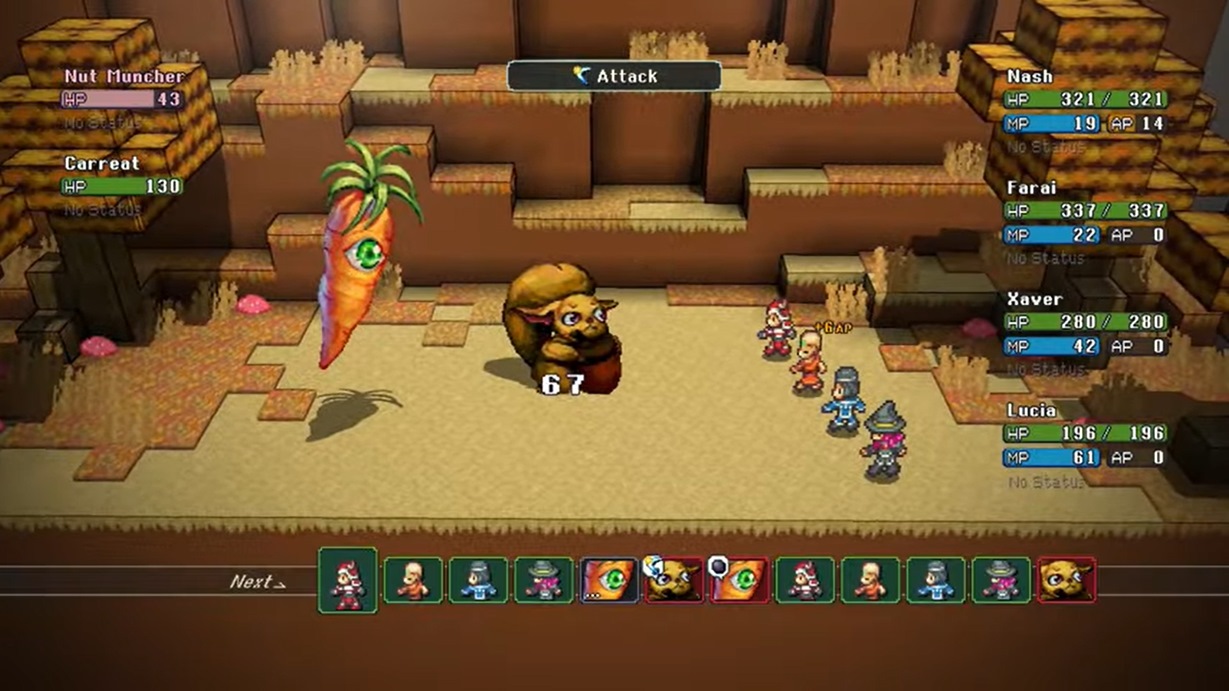Pick Farai's party status panel
The width and height of the screenshot is (1229, 691).
pos(1085,212)
